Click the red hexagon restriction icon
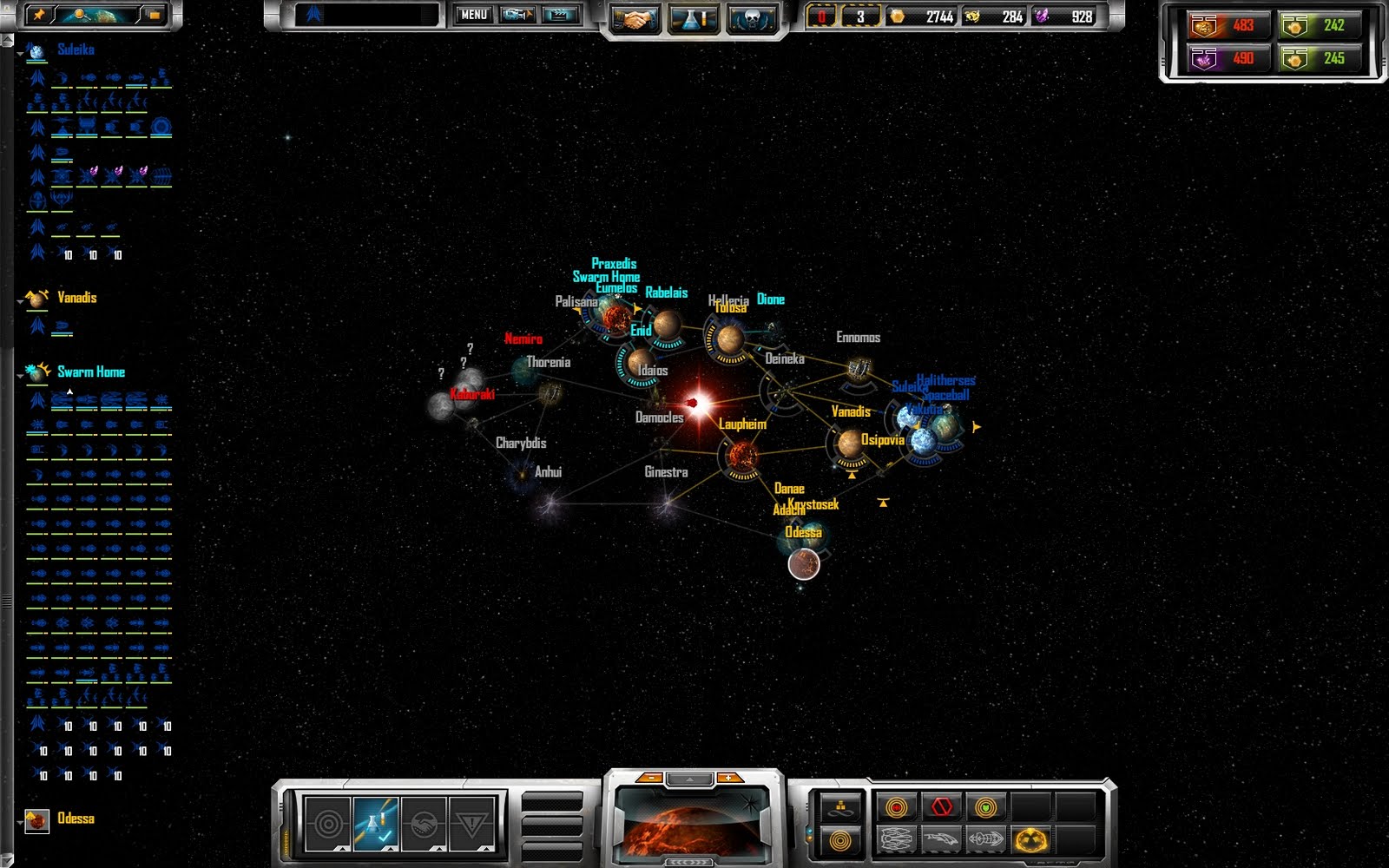 (943, 806)
